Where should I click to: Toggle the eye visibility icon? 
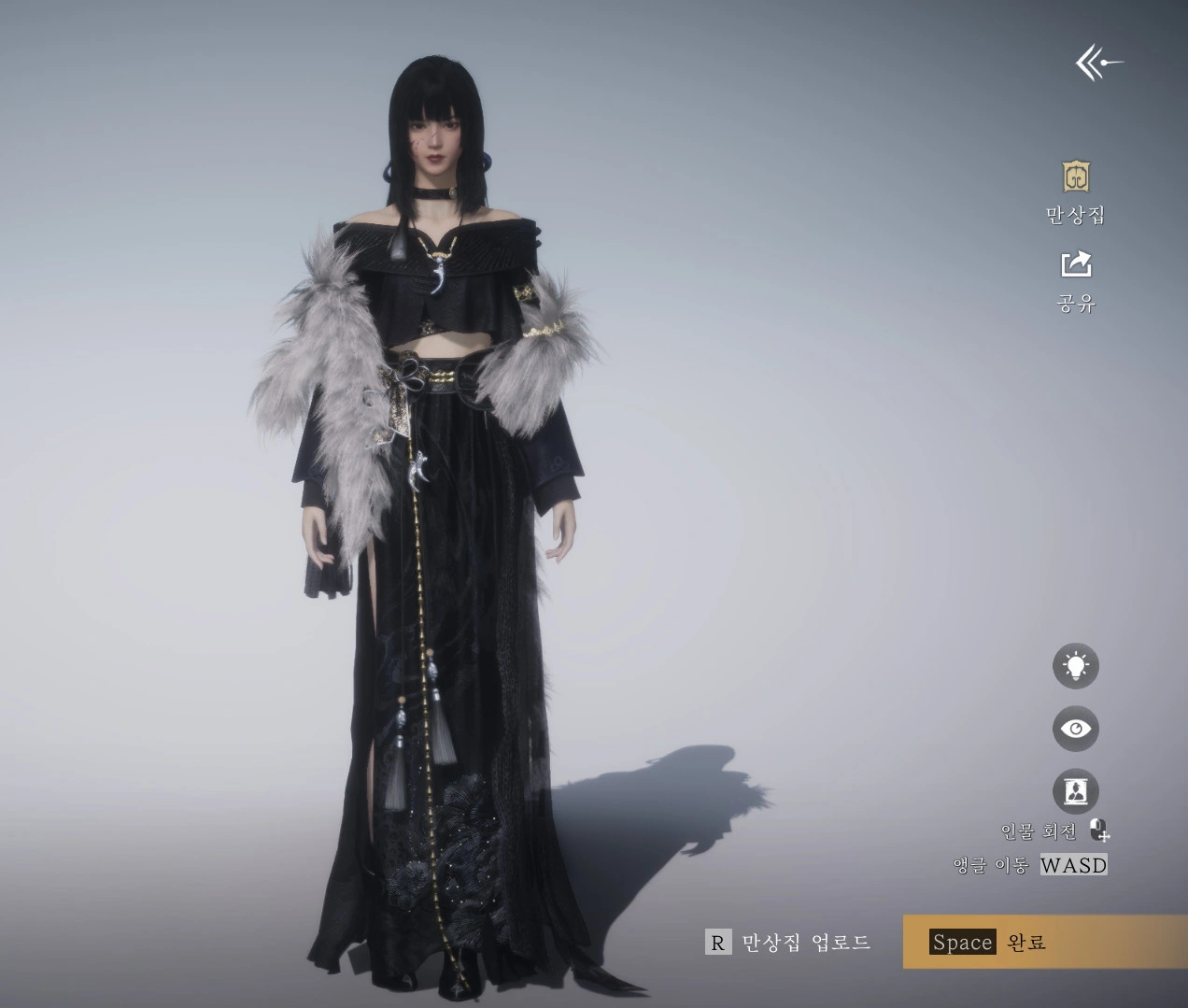pyautogui.click(x=1076, y=729)
